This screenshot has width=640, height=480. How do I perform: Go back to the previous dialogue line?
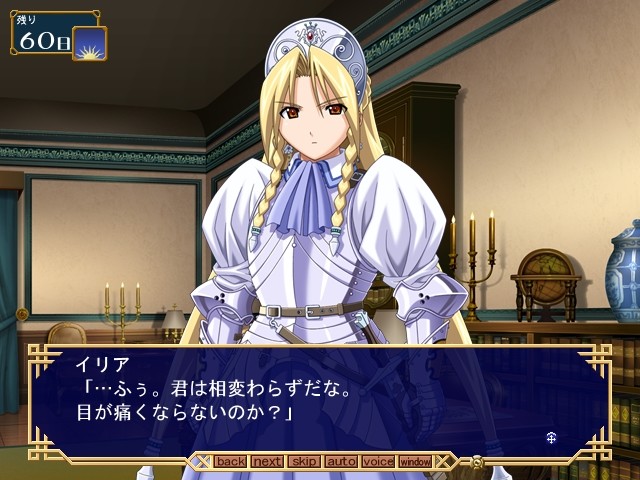tap(230, 462)
